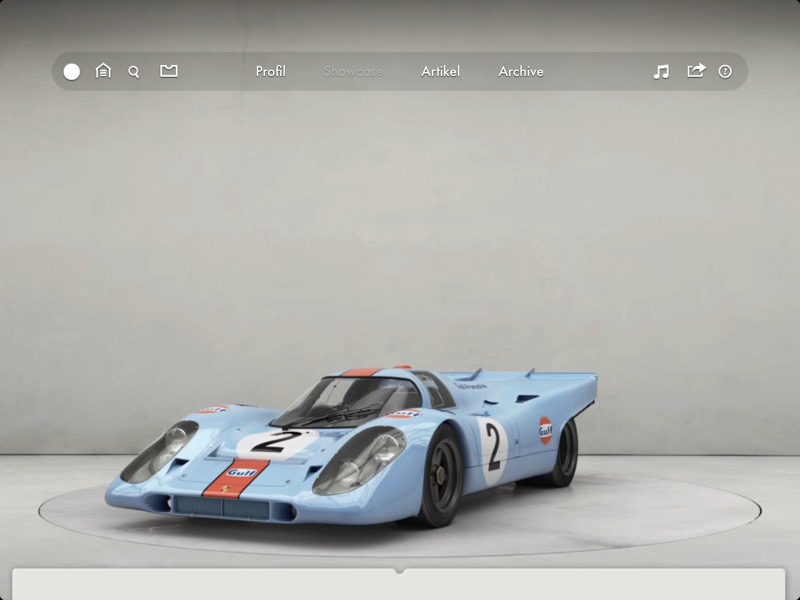Go to the home screen icon
The height and width of the screenshot is (600, 800).
pyautogui.click(x=103, y=71)
